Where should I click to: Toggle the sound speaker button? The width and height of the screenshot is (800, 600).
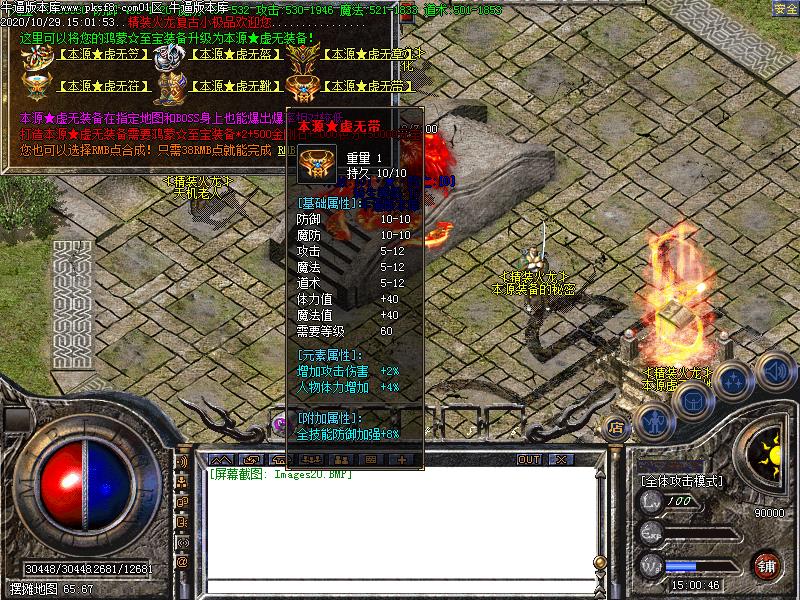[x=773, y=370]
